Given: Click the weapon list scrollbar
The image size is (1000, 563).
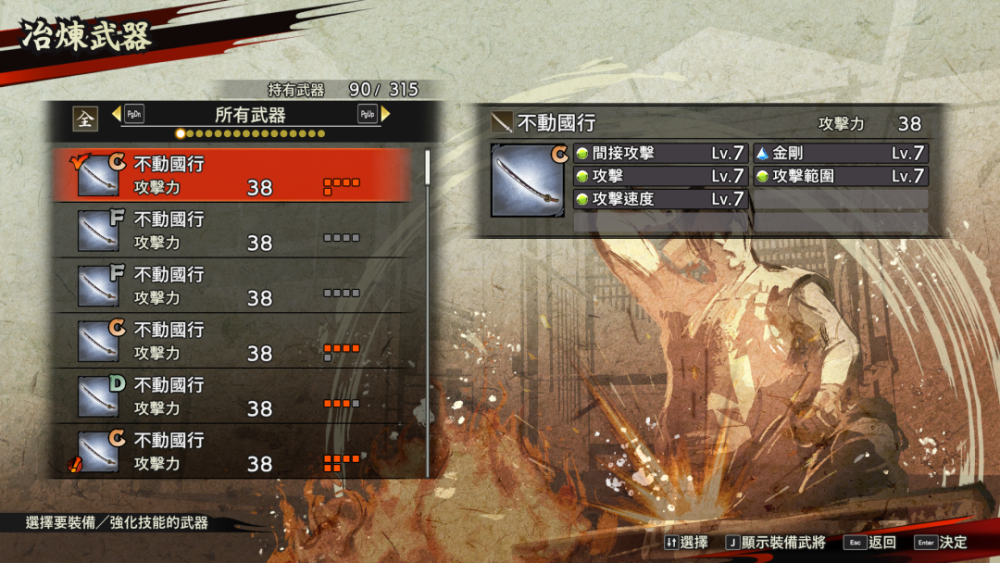Looking at the screenshot, I should click(428, 168).
